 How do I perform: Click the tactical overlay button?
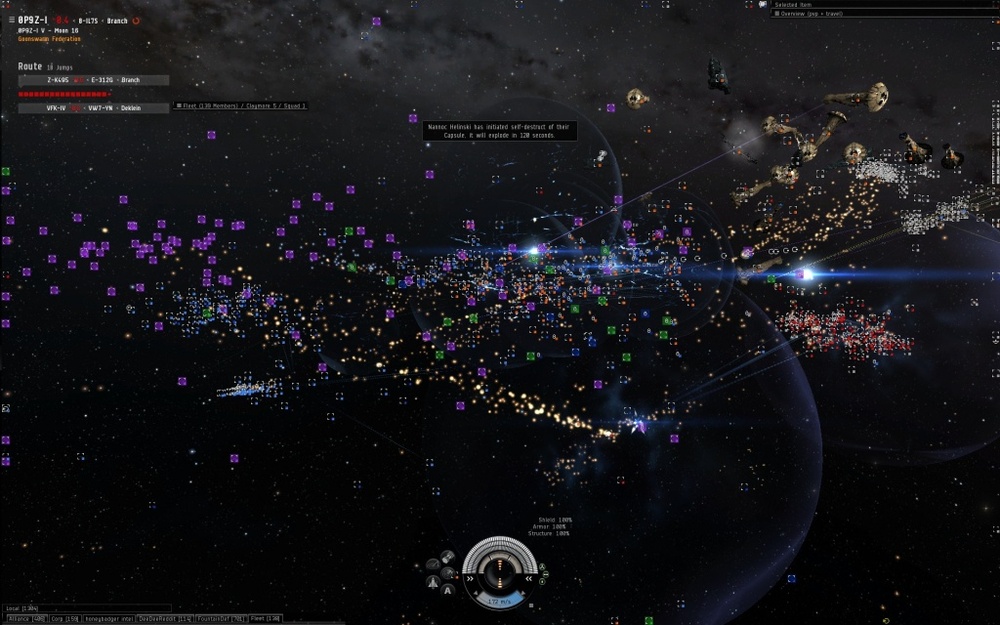click(432, 564)
